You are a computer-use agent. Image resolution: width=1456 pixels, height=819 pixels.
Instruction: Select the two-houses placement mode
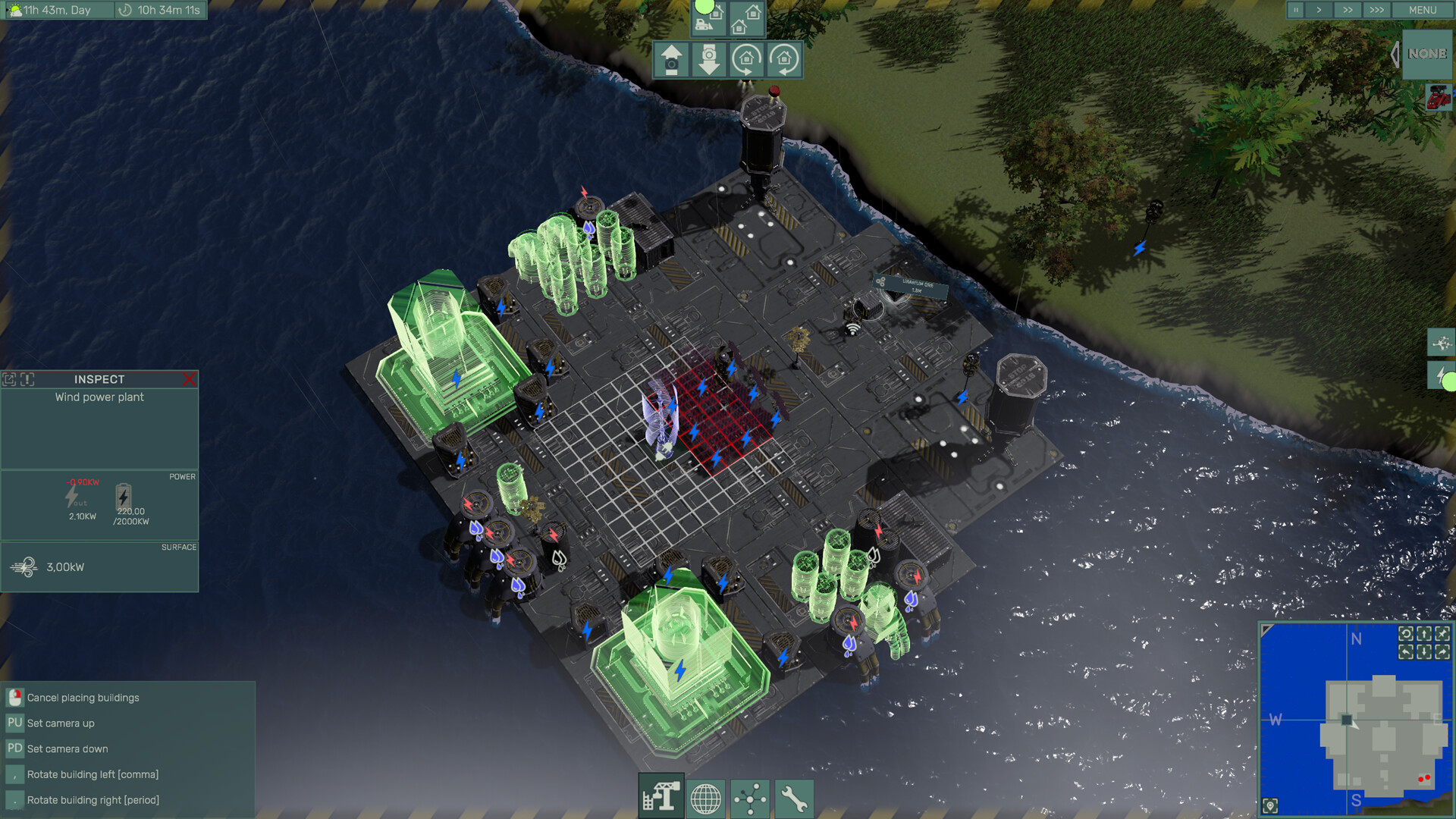pos(746,19)
